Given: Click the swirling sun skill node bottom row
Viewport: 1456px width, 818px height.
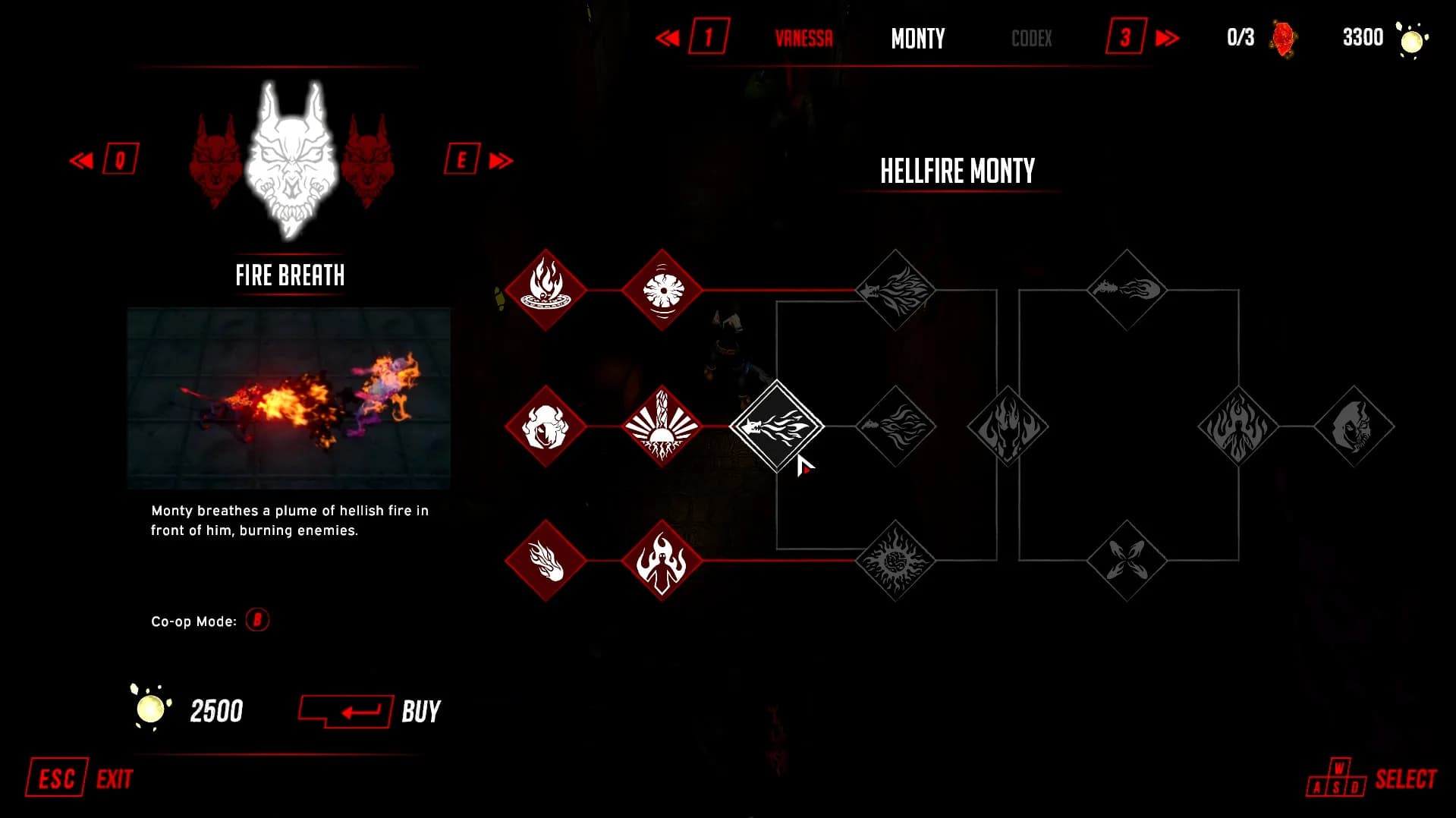Looking at the screenshot, I should (x=895, y=562).
